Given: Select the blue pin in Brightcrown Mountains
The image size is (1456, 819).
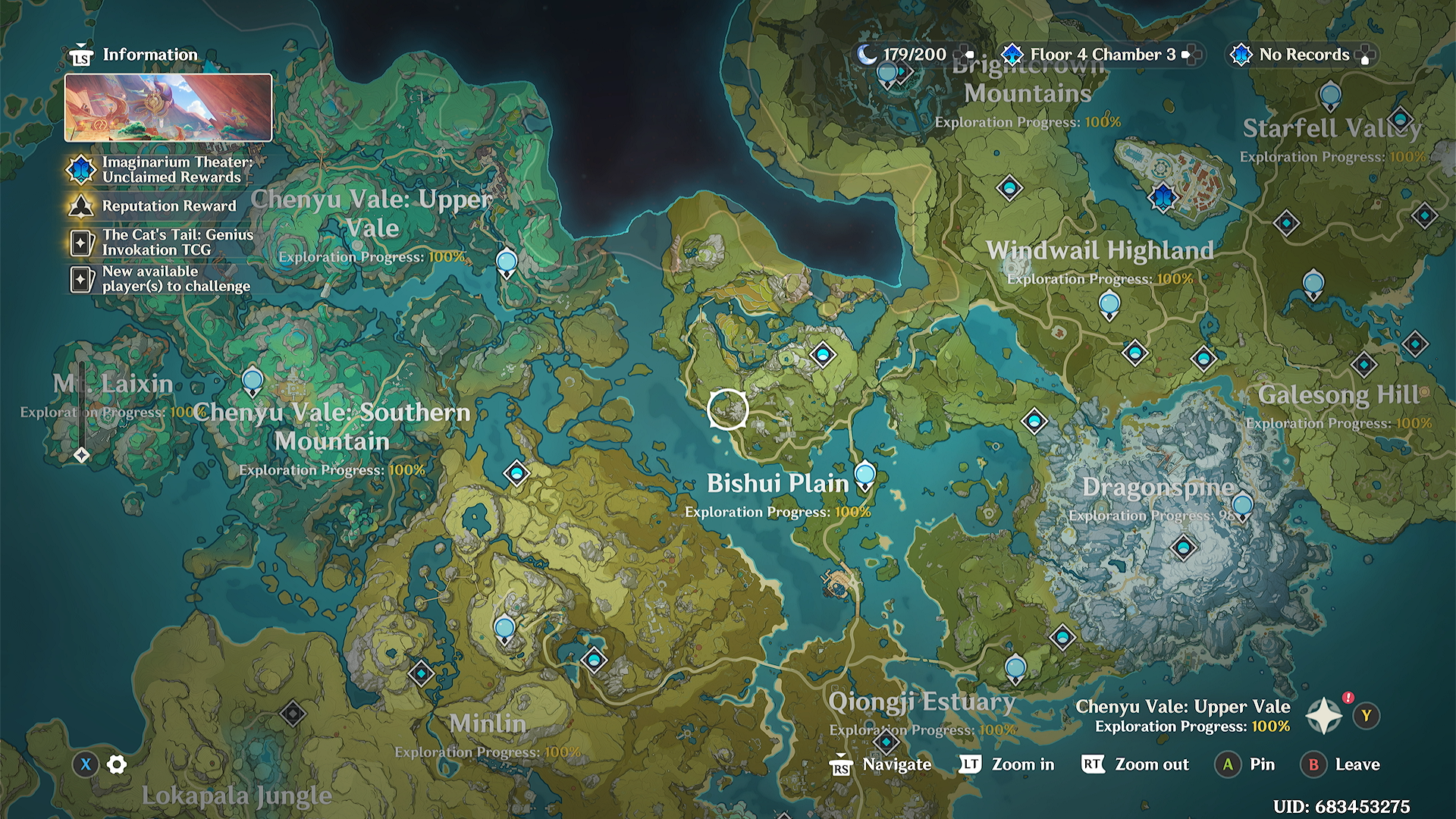Looking at the screenshot, I should pyautogui.click(x=887, y=74).
